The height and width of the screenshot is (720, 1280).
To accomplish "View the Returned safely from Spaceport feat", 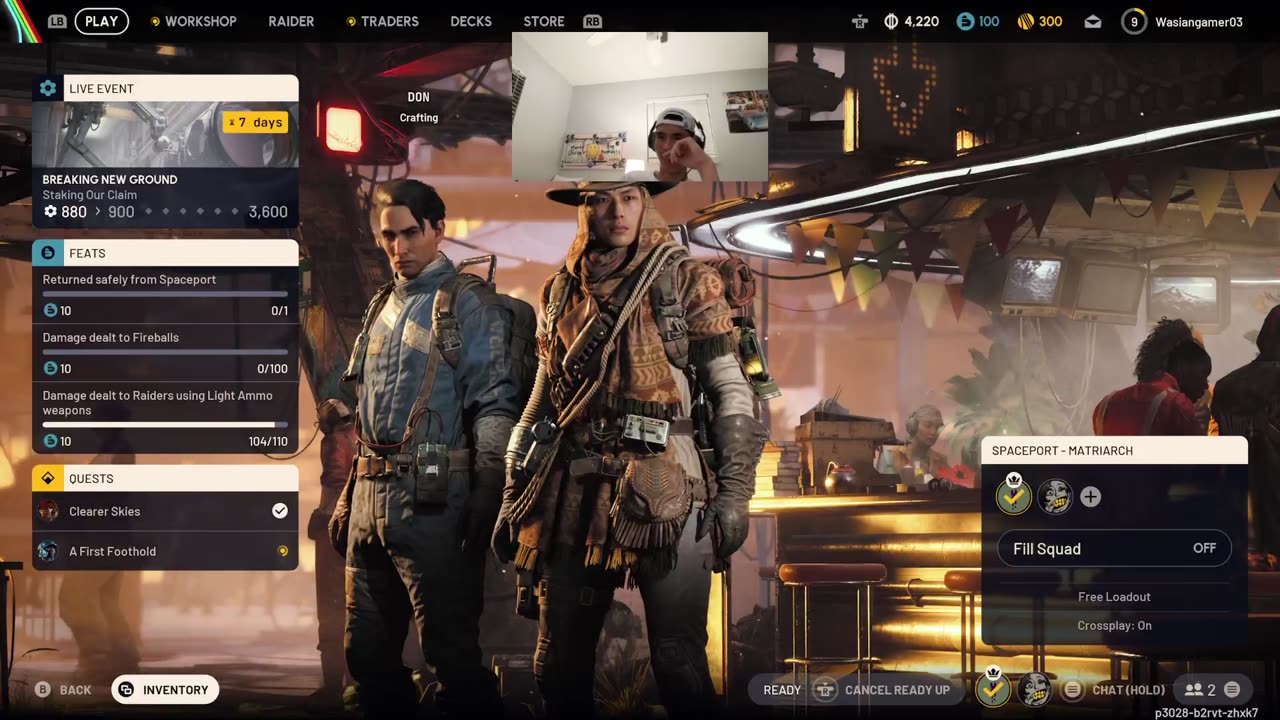I will 165,294.
